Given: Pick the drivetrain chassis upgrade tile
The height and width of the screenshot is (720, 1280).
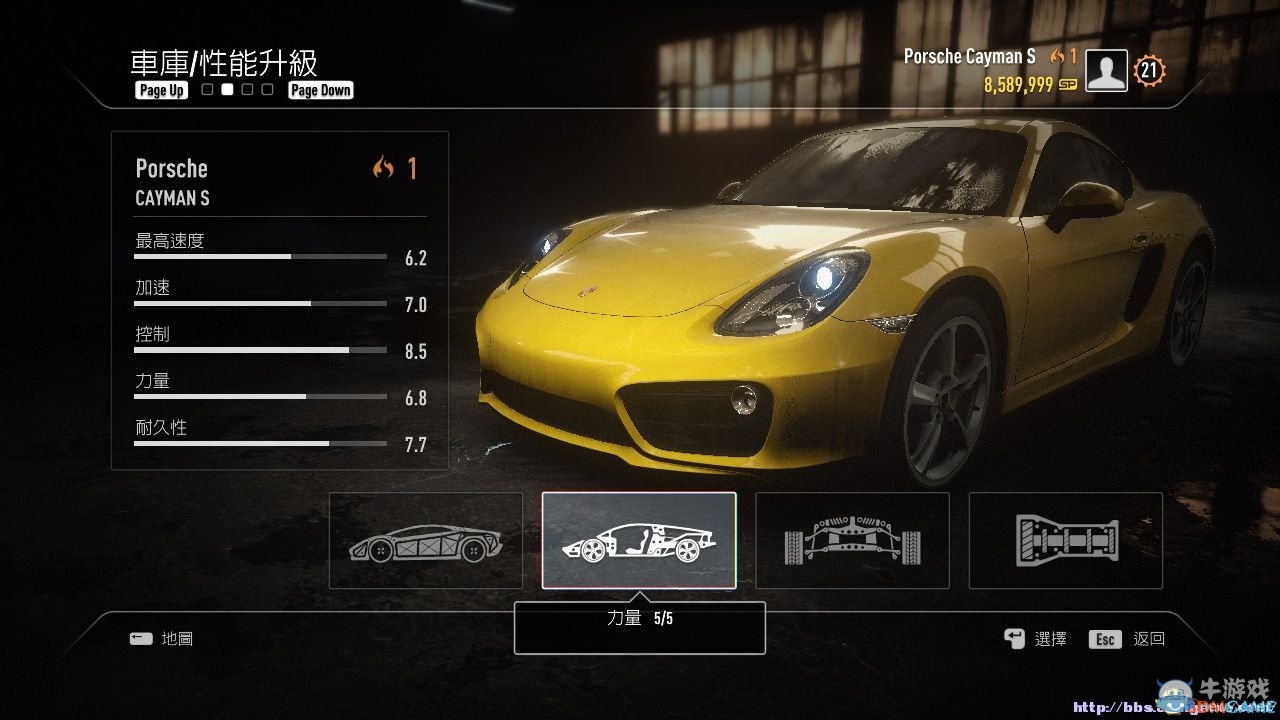Looking at the screenshot, I should 1065,540.
